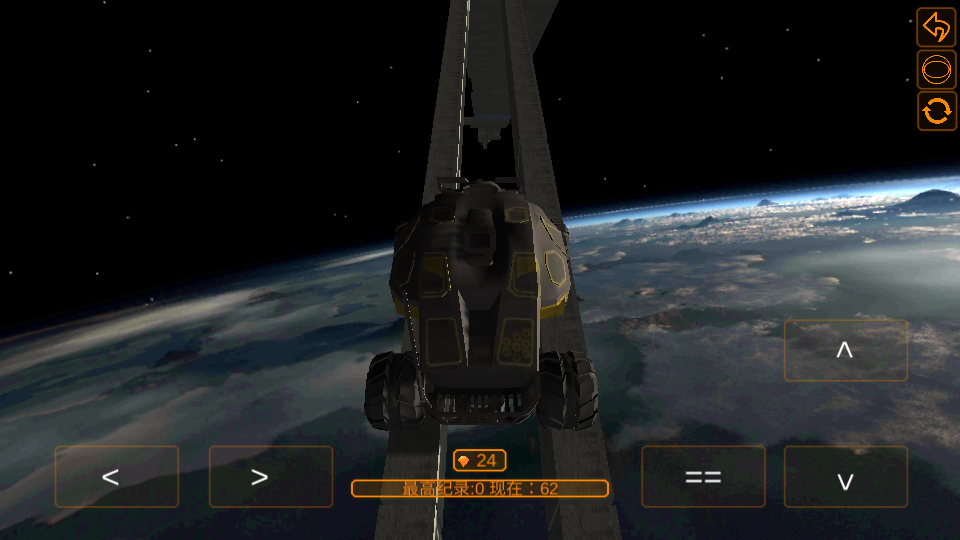Reverse using the v button

pyautogui.click(x=845, y=477)
